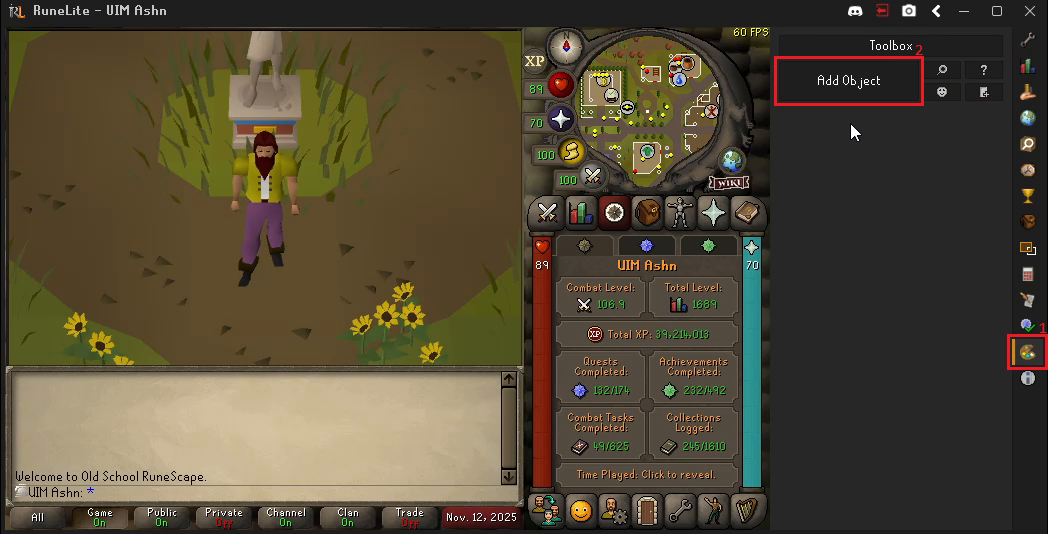Open the Combat Options tab

[x=548, y=212]
